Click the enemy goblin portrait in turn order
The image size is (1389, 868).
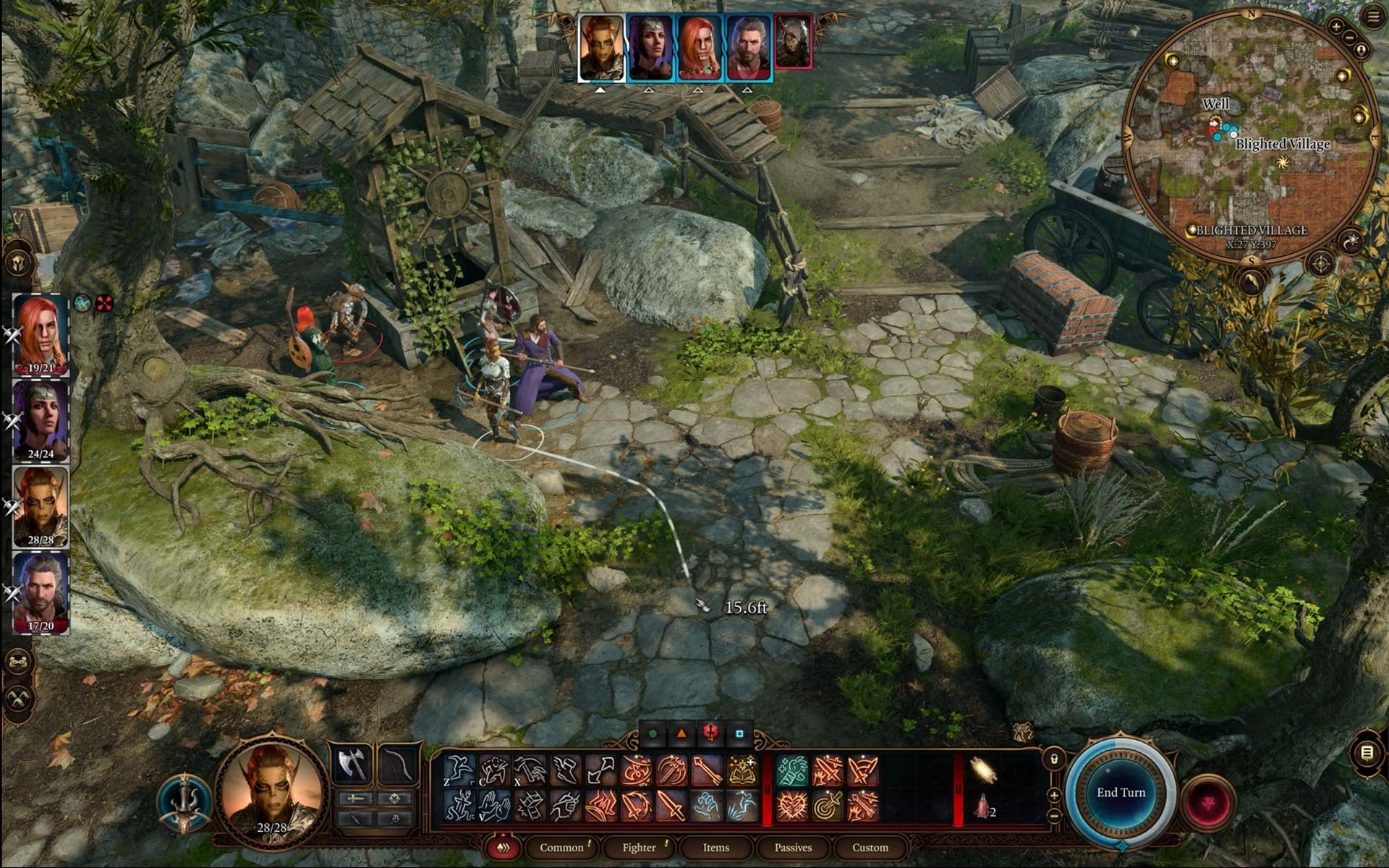pyautogui.click(x=793, y=43)
